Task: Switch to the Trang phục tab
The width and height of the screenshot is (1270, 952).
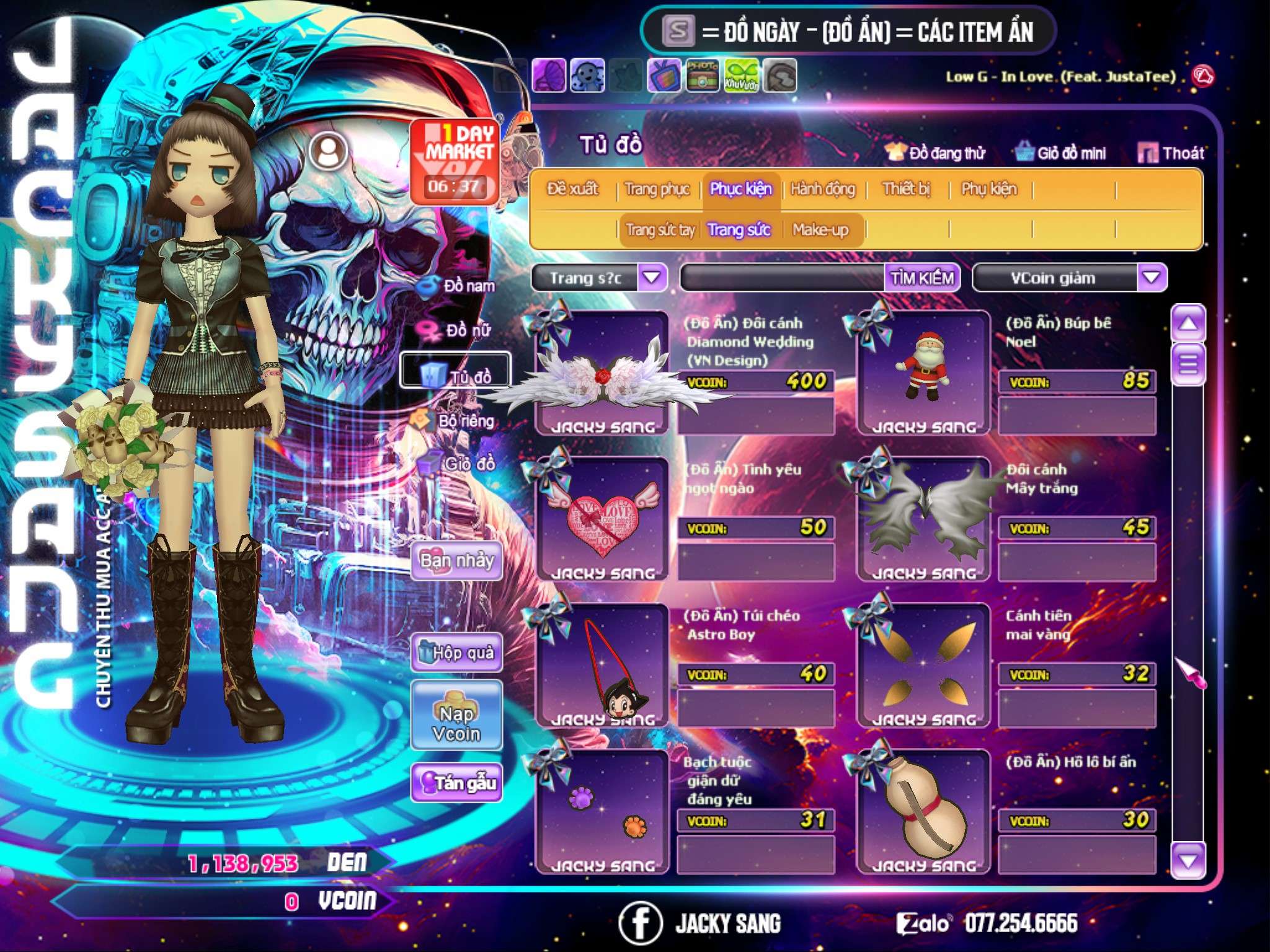Action: tap(657, 189)
